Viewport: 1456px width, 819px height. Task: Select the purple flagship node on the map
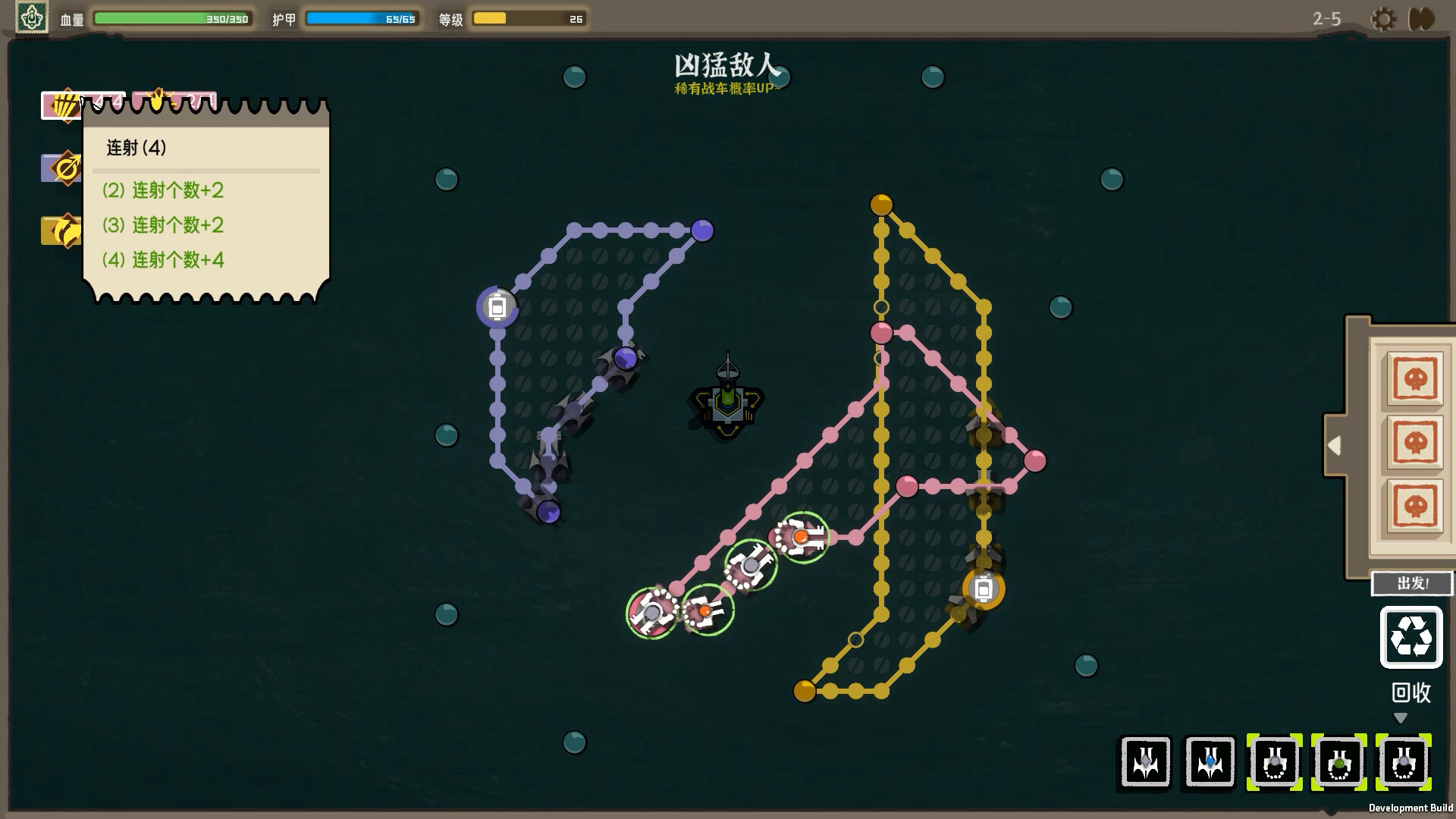[497, 306]
